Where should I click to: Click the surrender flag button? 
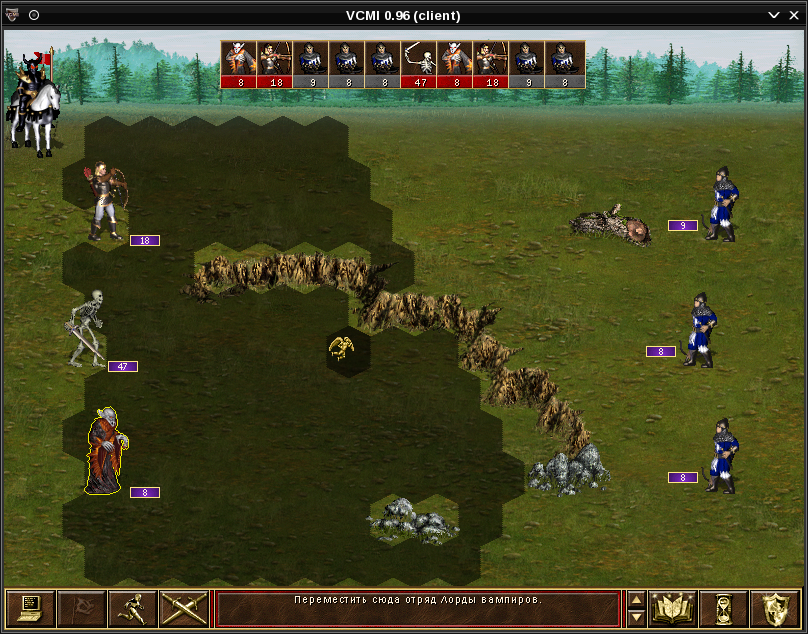tap(81, 607)
